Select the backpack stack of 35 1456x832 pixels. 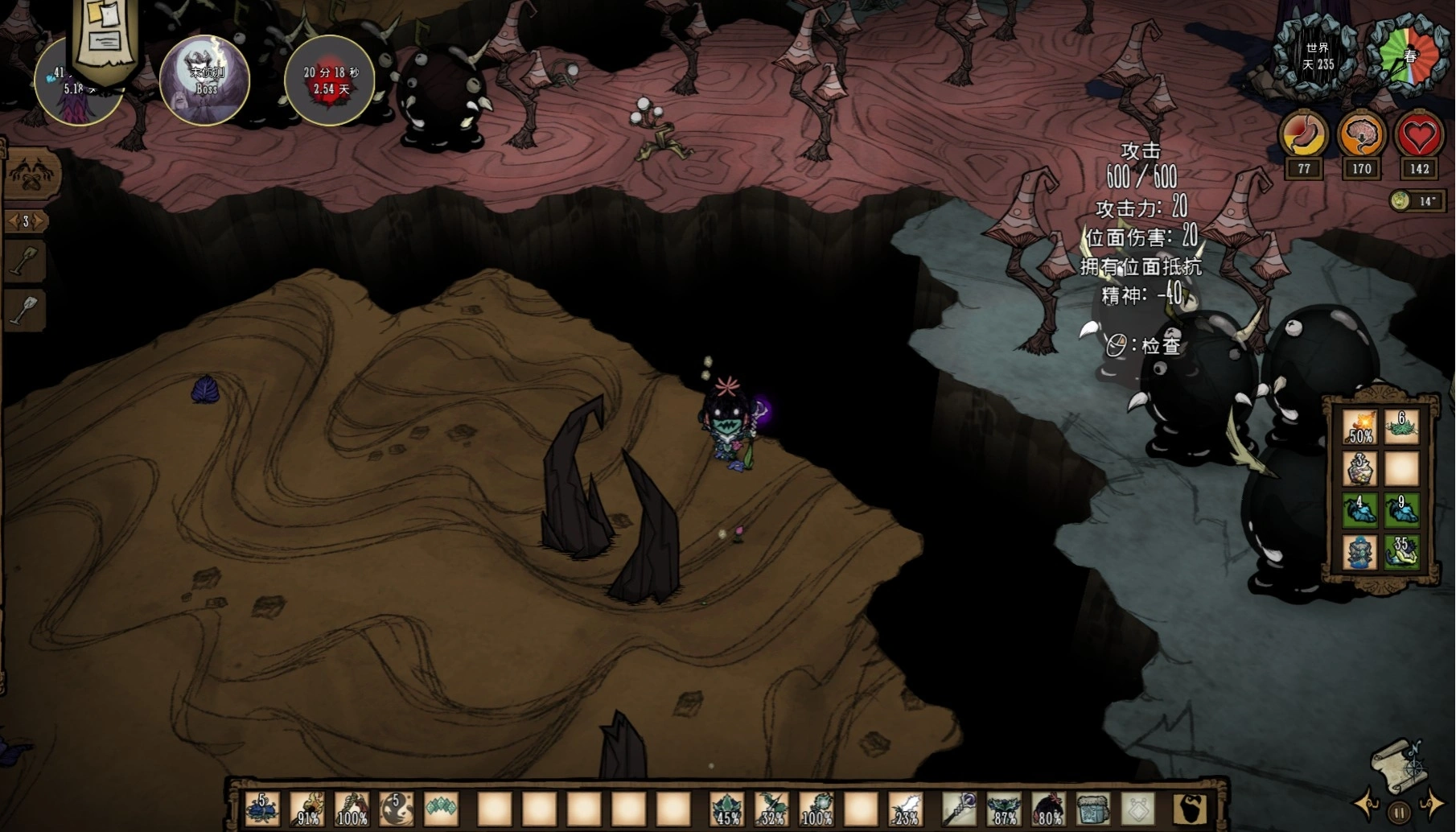(1401, 552)
